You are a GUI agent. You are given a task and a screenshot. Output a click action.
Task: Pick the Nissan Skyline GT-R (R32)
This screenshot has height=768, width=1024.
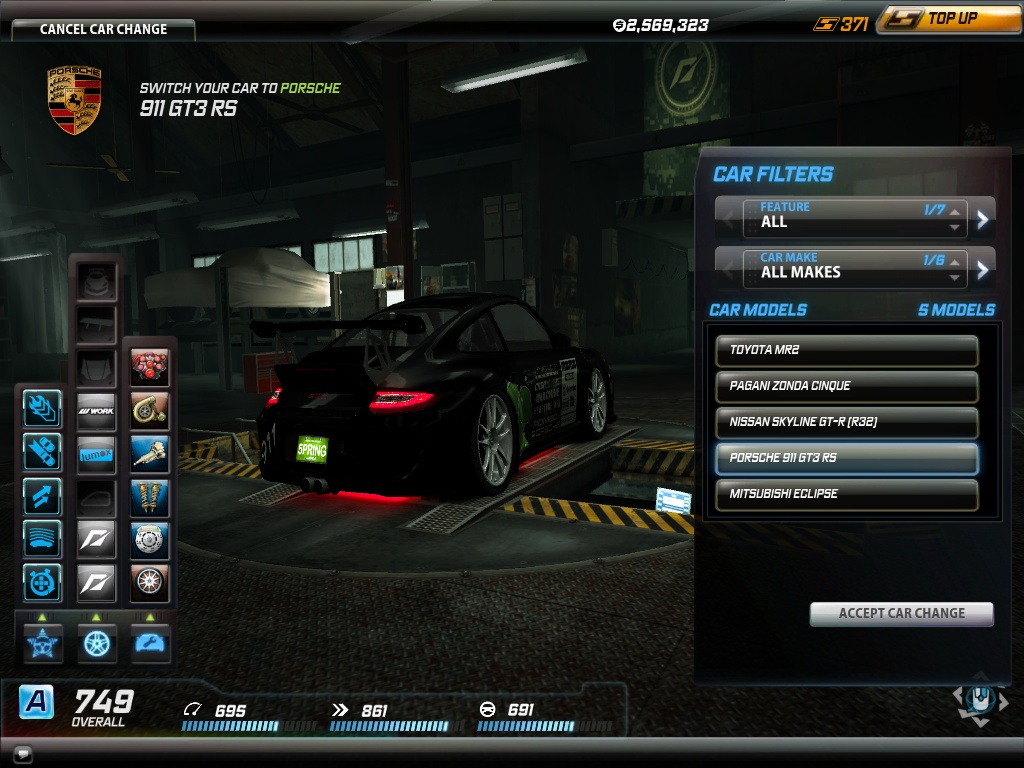[x=846, y=422]
